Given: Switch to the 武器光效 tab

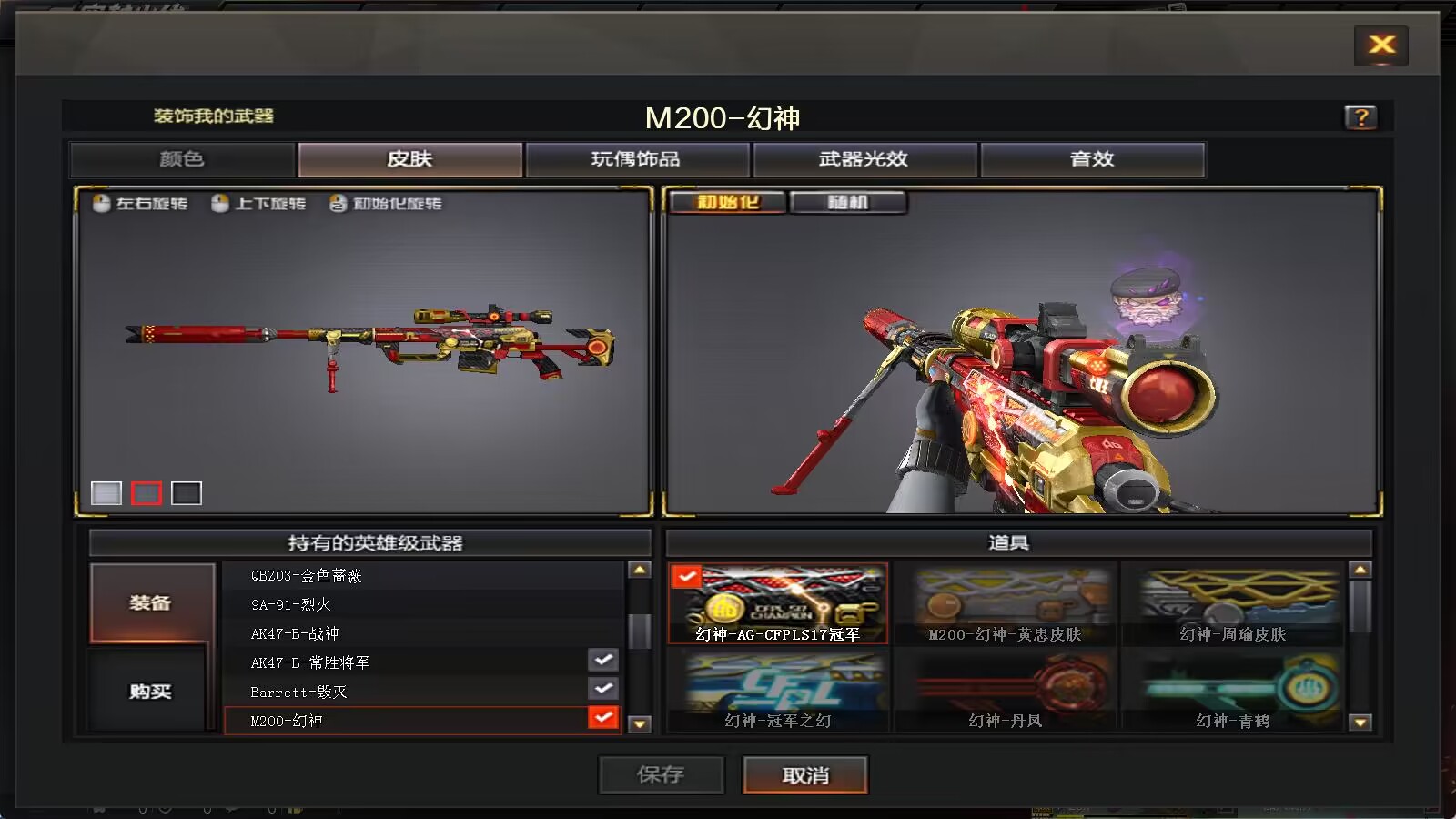Looking at the screenshot, I should coord(863,158).
